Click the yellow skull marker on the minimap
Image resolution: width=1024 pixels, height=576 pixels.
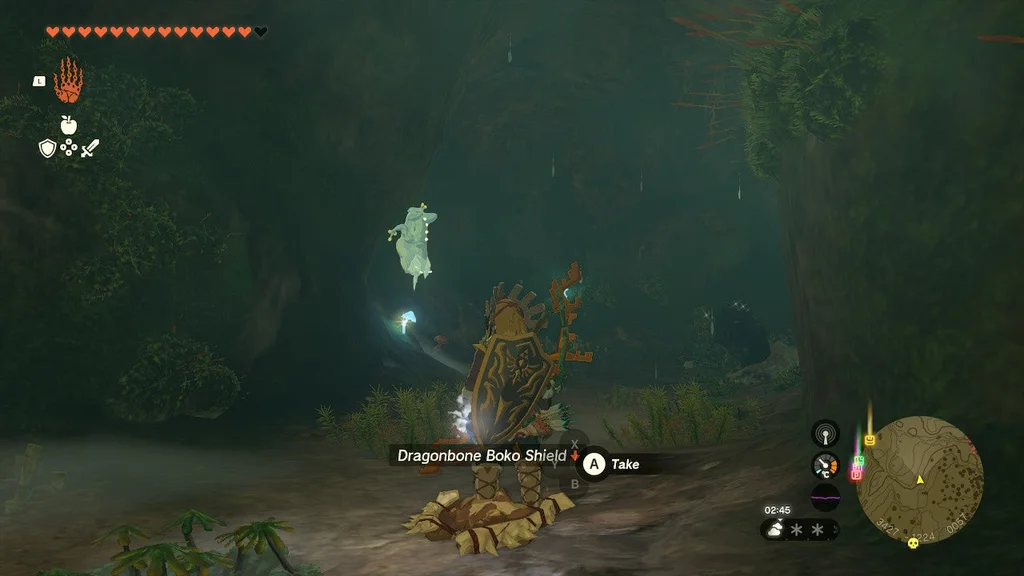coord(912,543)
